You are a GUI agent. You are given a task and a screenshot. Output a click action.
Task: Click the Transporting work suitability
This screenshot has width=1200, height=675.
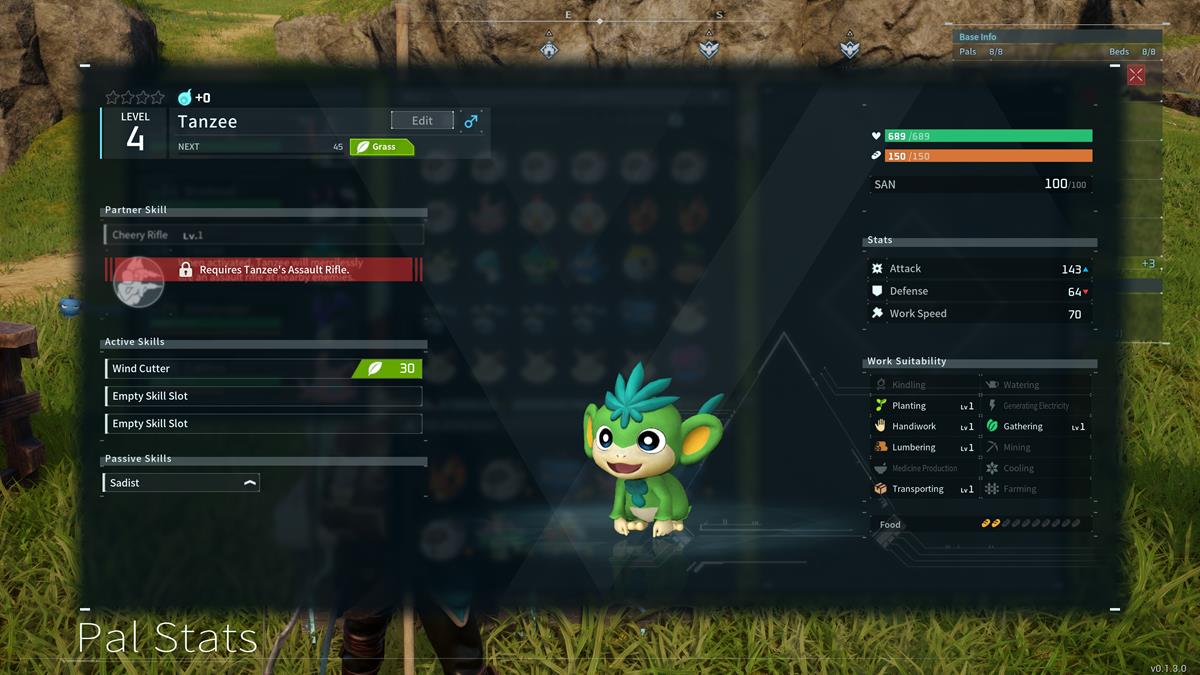pyautogui.click(x=922, y=489)
